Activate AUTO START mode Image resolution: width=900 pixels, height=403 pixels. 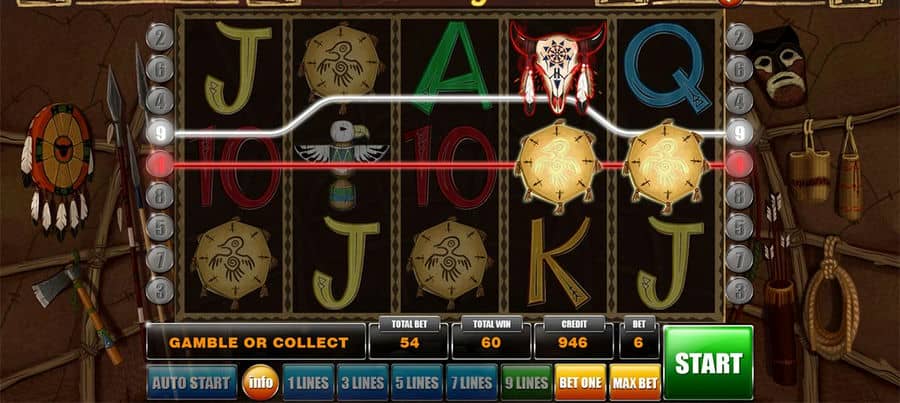pyautogui.click(x=192, y=382)
